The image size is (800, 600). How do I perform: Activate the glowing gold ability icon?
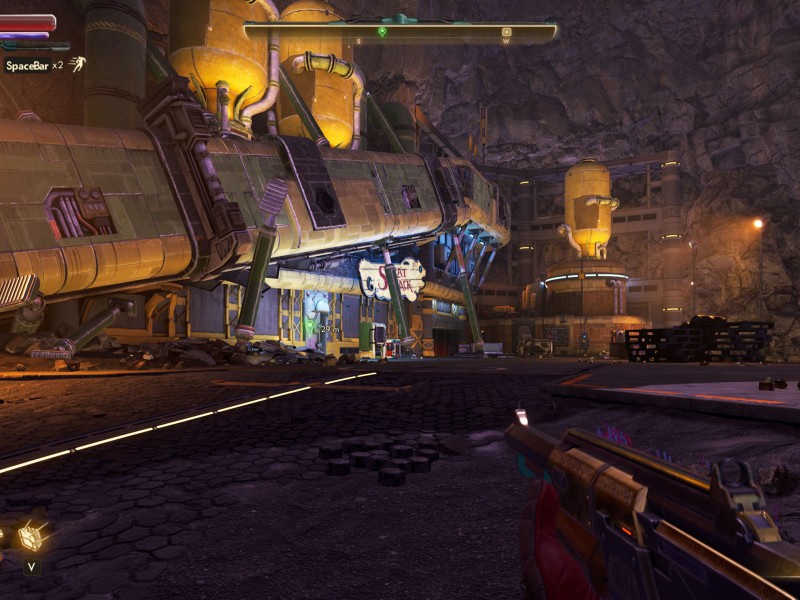(32, 537)
